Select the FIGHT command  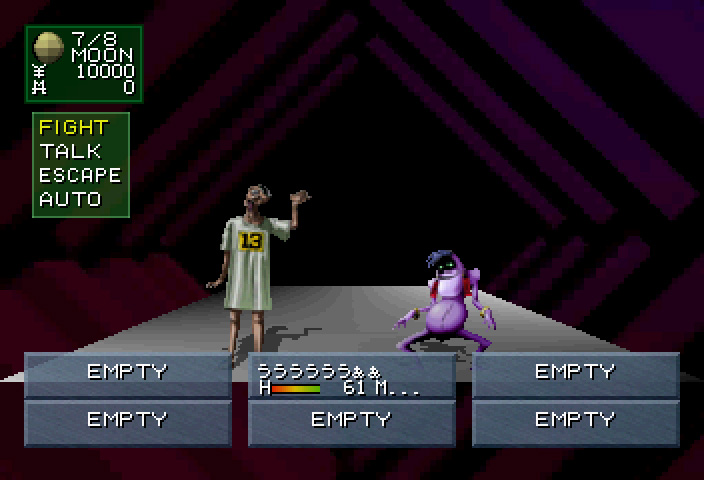73,127
